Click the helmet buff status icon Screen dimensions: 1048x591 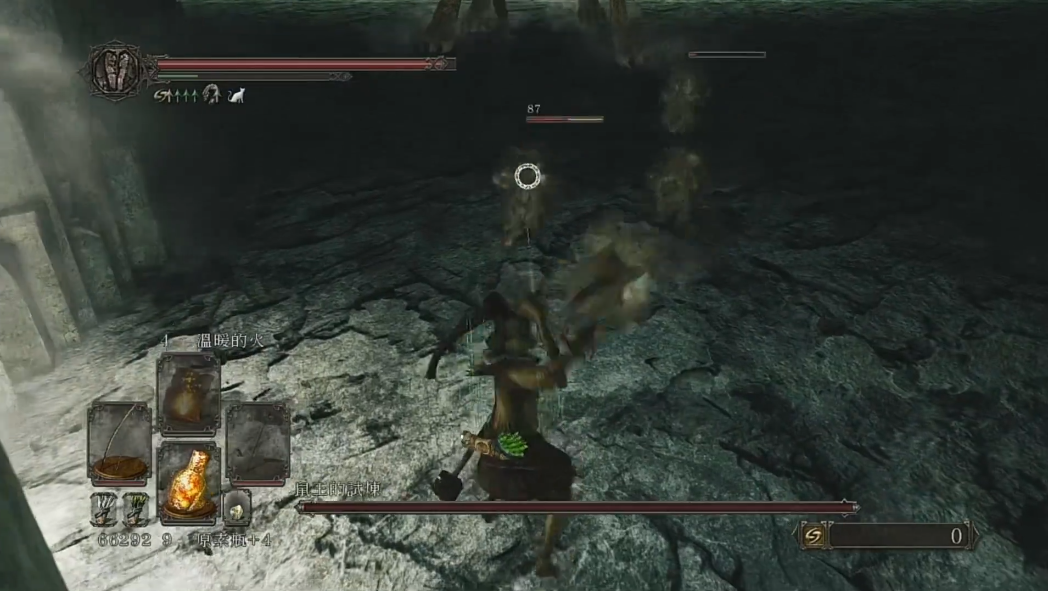[212, 95]
